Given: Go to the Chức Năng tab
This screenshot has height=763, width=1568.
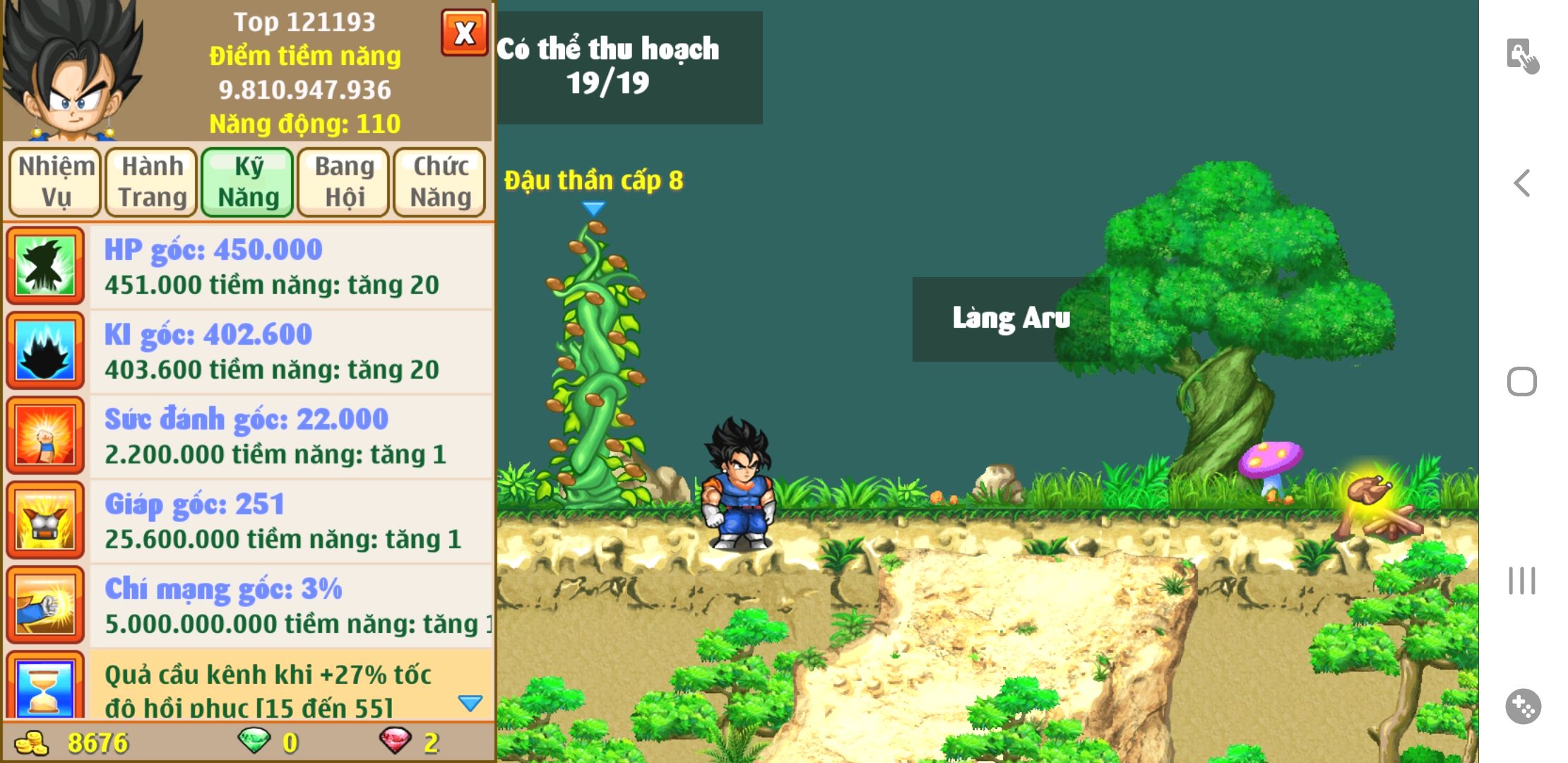Looking at the screenshot, I should point(440,182).
